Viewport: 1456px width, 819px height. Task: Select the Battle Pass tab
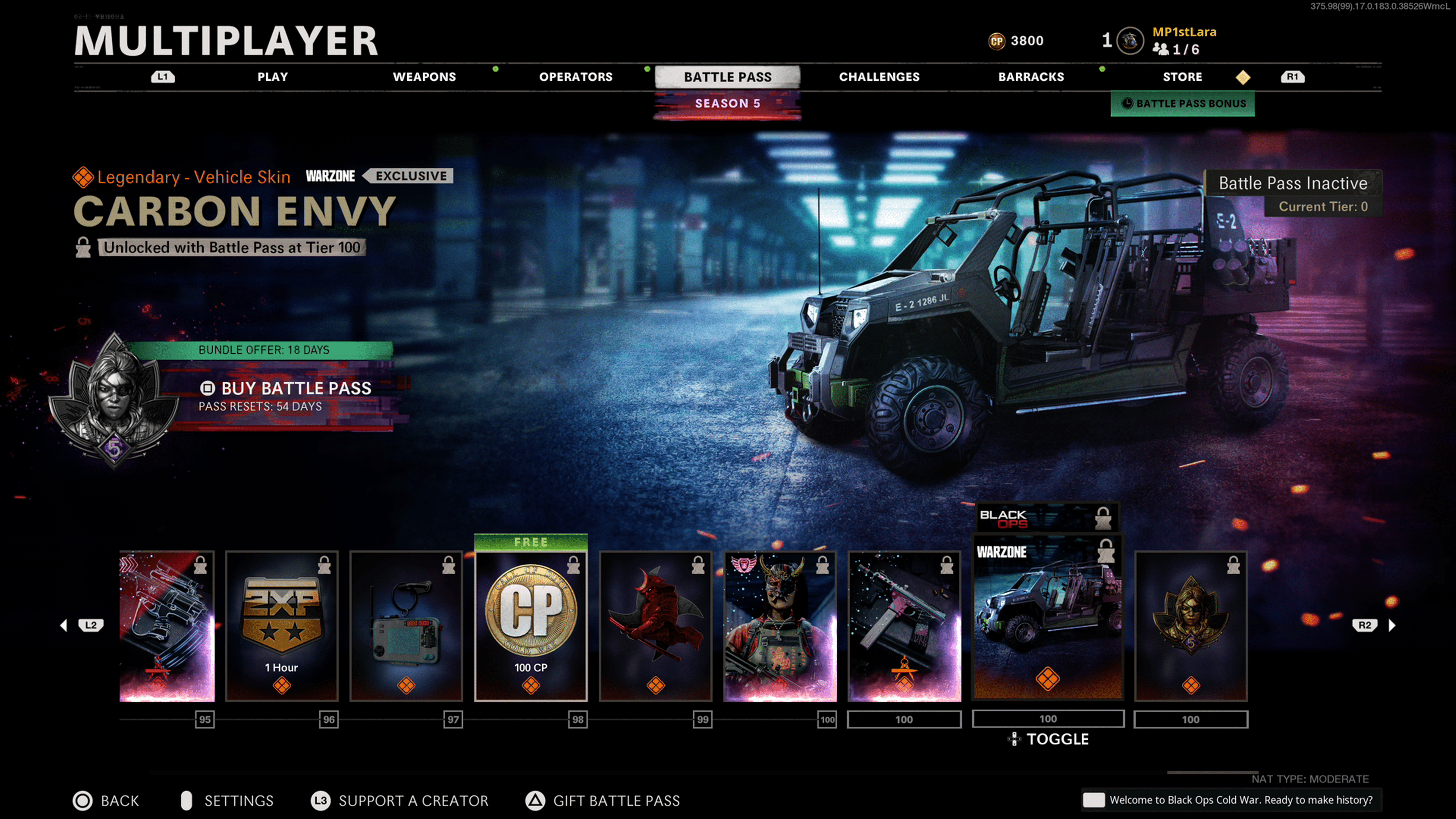pos(728,77)
